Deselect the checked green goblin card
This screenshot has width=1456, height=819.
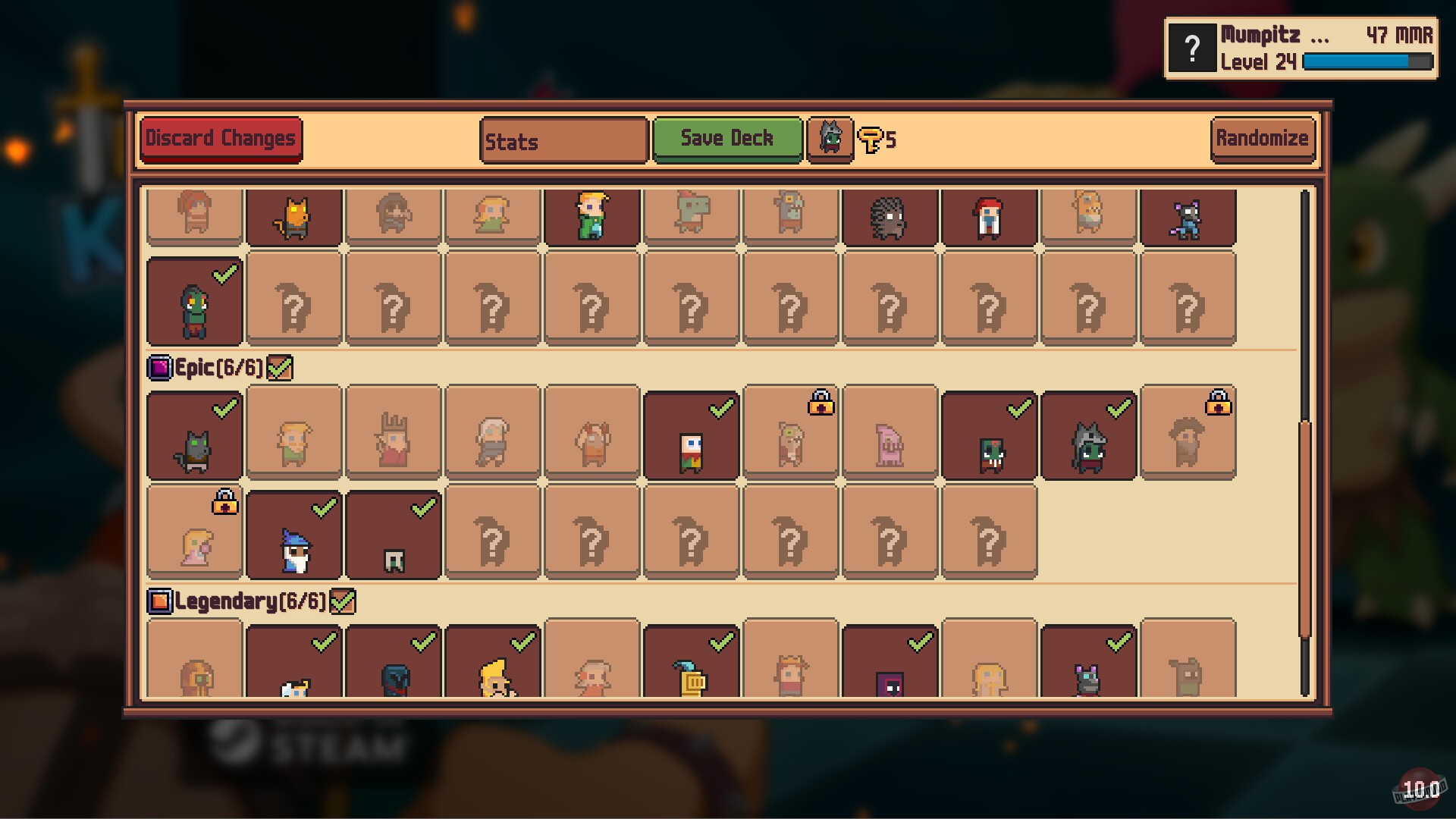[194, 301]
